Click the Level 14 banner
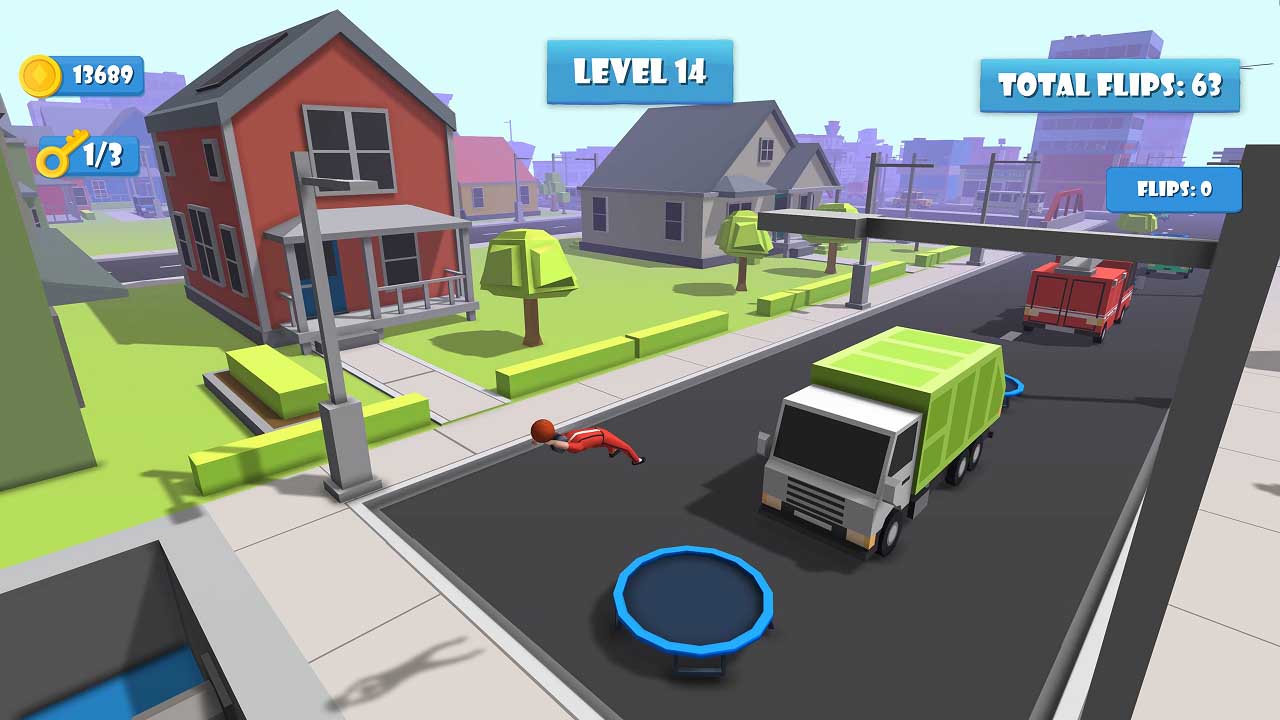 tap(641, 72)
